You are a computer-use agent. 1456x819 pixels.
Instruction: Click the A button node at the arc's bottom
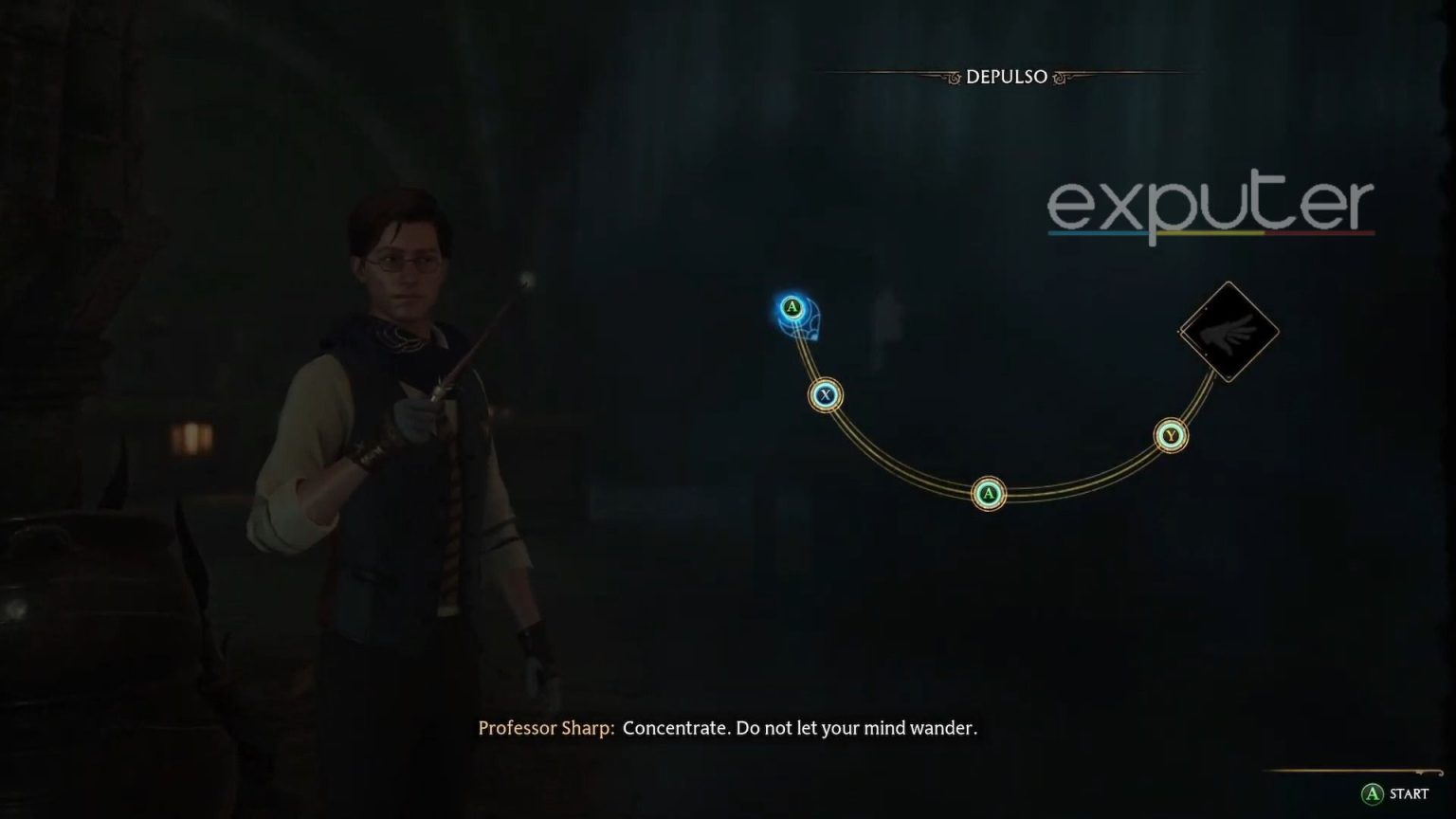point(988,493)
